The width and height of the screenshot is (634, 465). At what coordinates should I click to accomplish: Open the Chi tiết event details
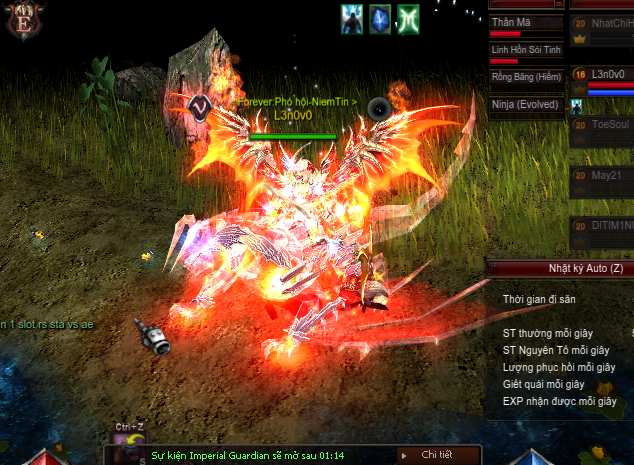point(435,455)
